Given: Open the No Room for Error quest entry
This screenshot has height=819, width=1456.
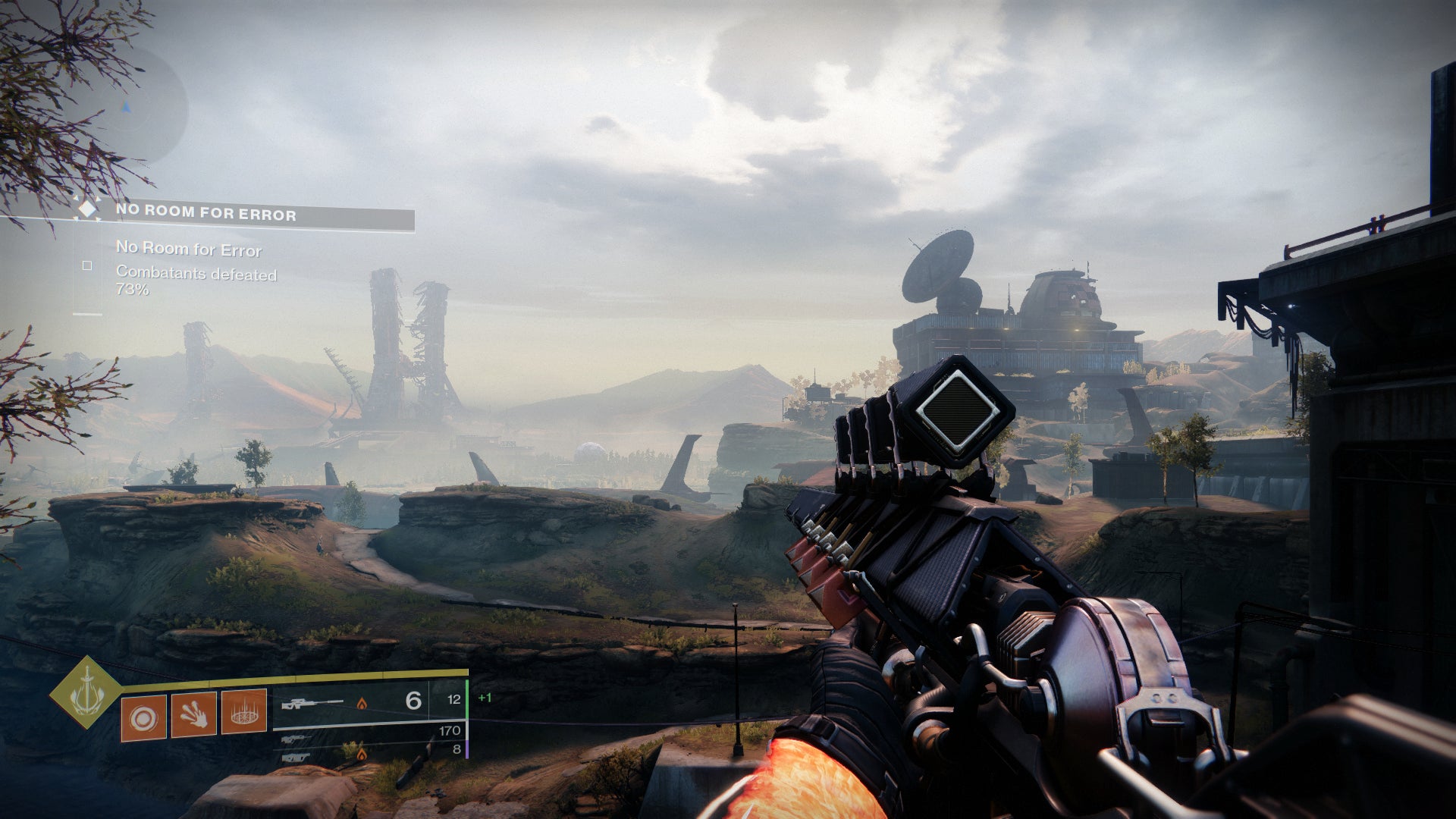Looking at the screenshot, I should 188,249.
